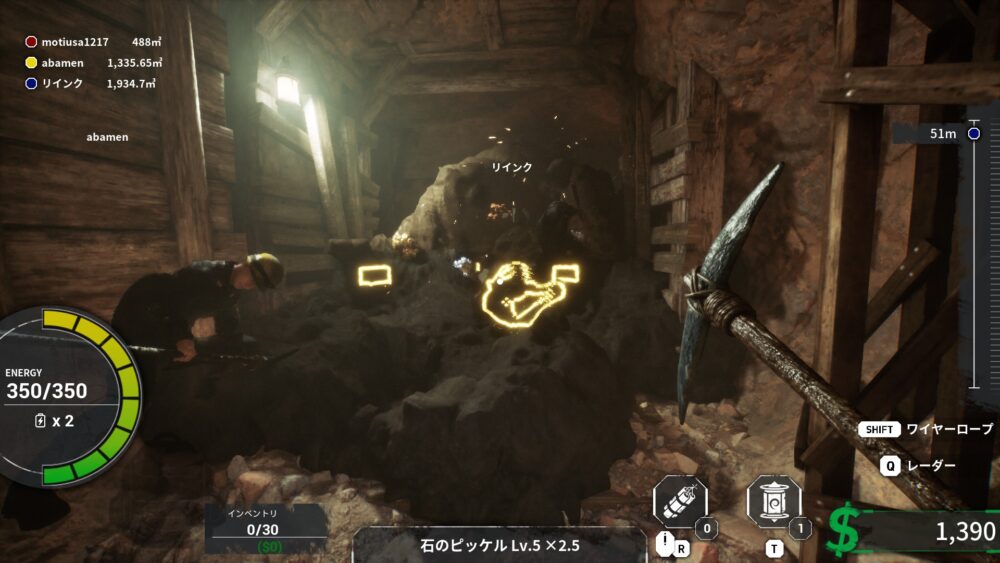Select the dynamite item icon

click(680, 502)
